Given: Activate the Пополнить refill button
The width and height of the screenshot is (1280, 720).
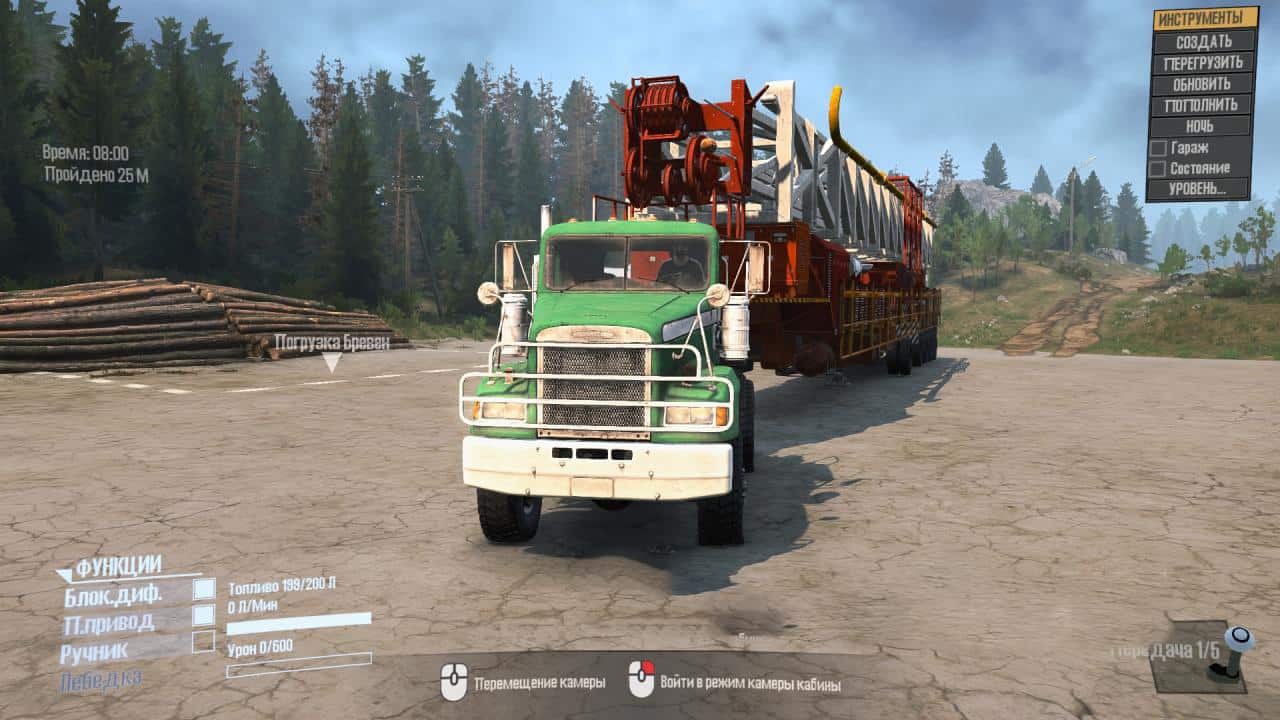Looking at the screenshot, I should point(1203,105).
